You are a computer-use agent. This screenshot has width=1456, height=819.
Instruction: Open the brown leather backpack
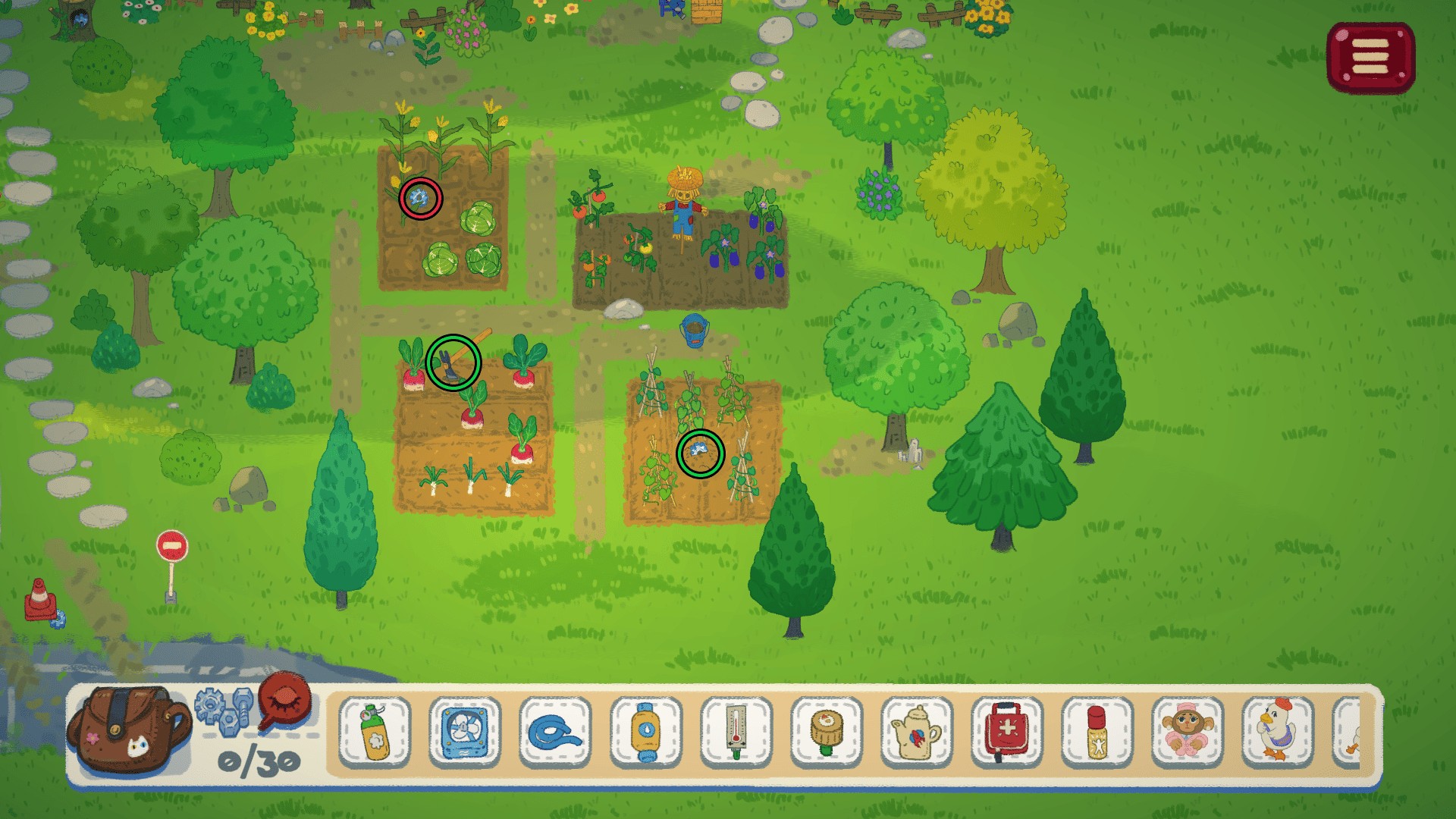(x=129, y=730)
